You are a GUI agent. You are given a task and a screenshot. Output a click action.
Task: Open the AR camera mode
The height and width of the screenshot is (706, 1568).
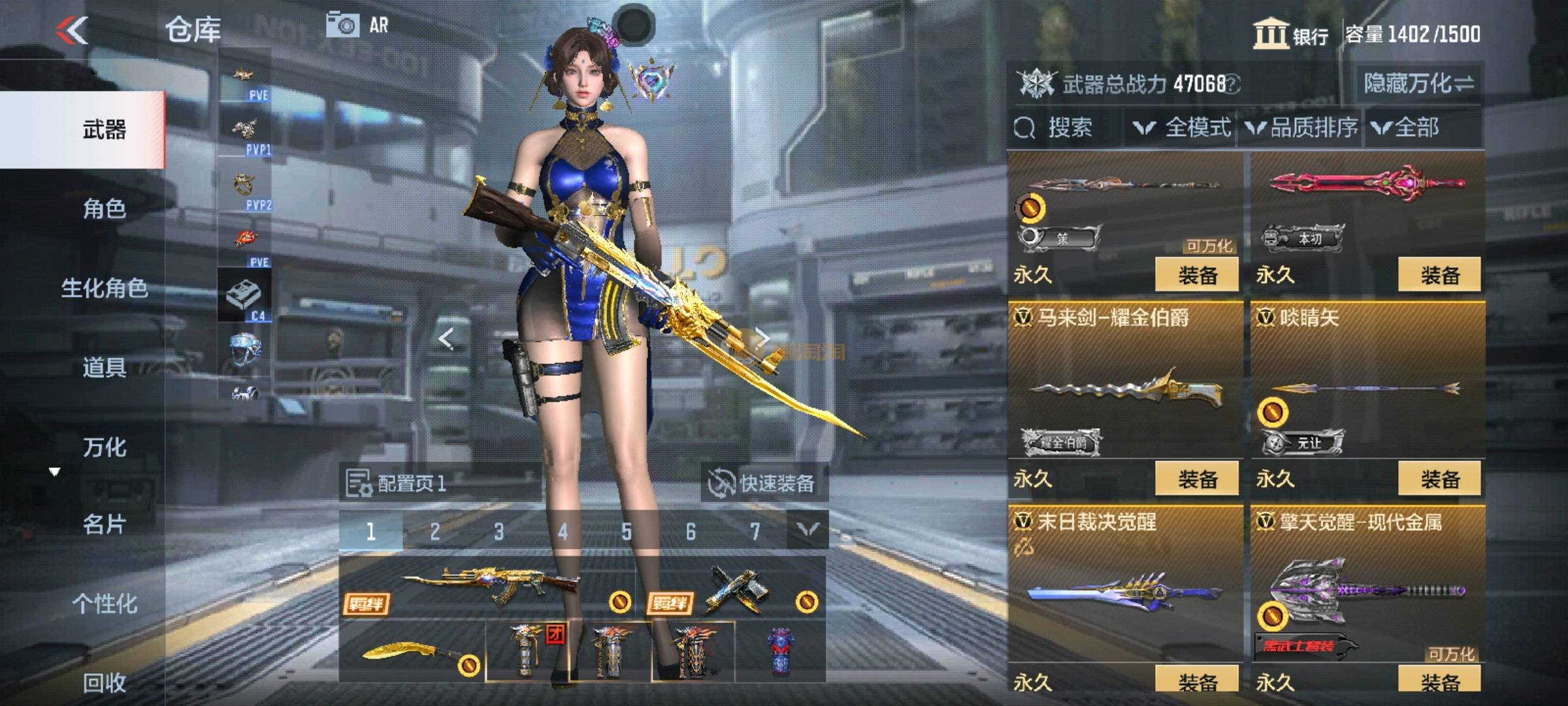tap(357, 25)
